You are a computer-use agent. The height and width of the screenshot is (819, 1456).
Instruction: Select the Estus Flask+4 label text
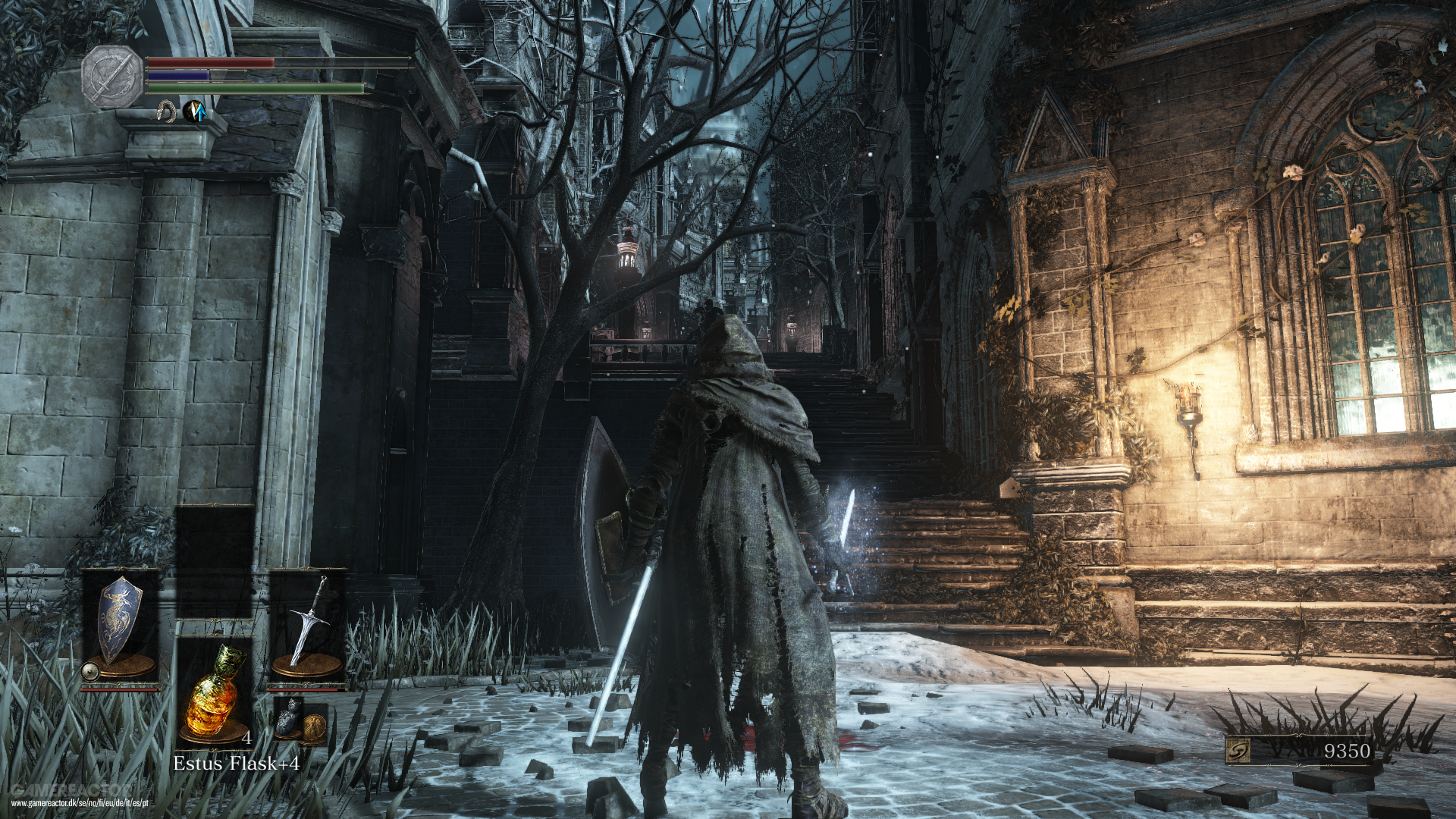238,764
